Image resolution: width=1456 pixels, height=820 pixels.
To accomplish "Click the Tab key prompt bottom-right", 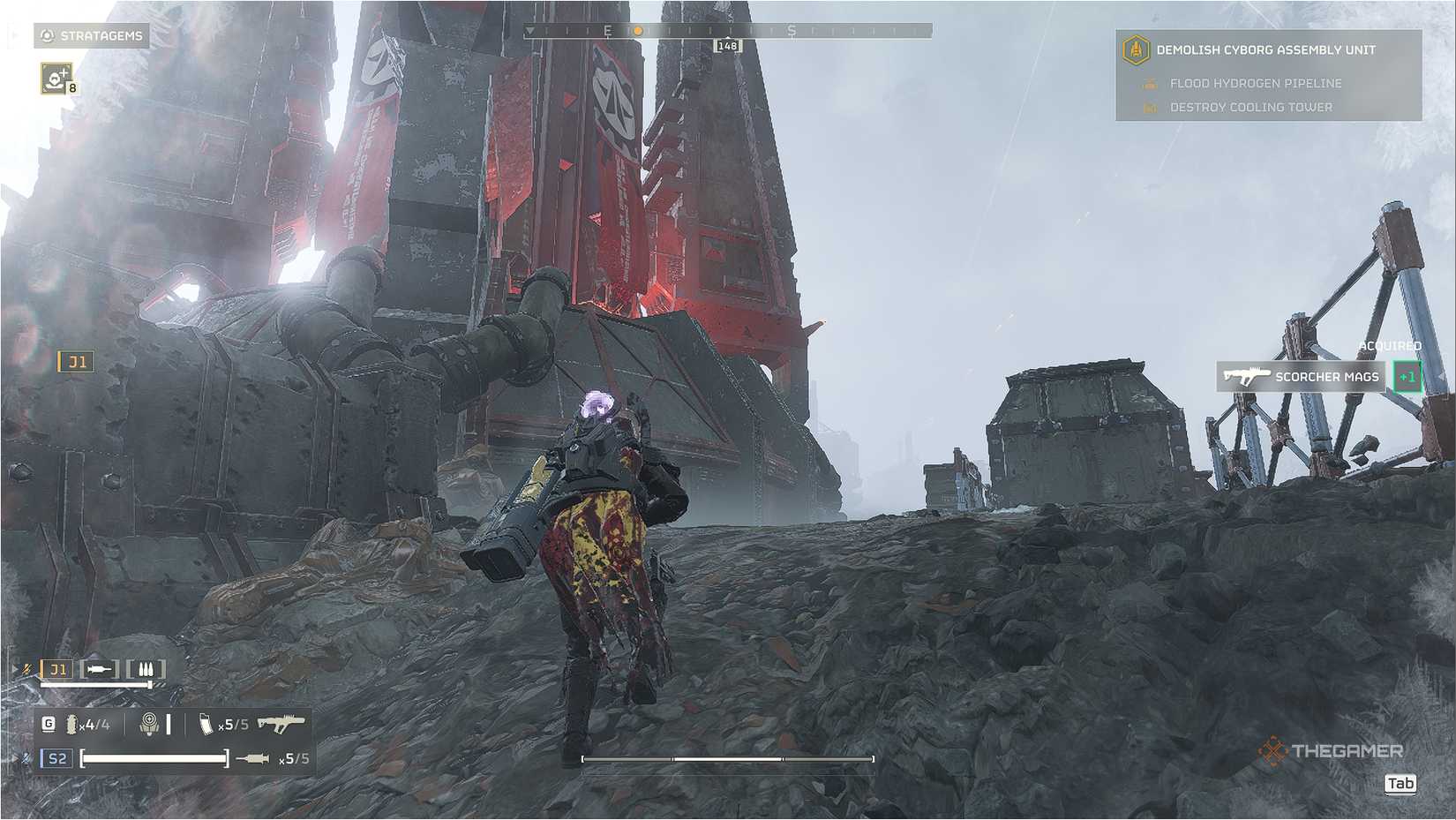I will coord(1401,782).
